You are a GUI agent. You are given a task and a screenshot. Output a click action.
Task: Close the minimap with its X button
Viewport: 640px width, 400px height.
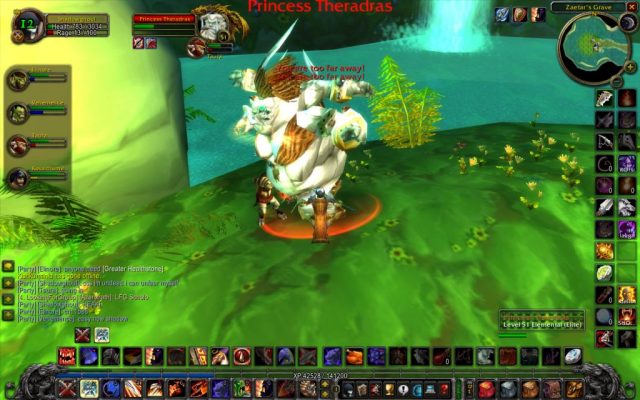631,7
